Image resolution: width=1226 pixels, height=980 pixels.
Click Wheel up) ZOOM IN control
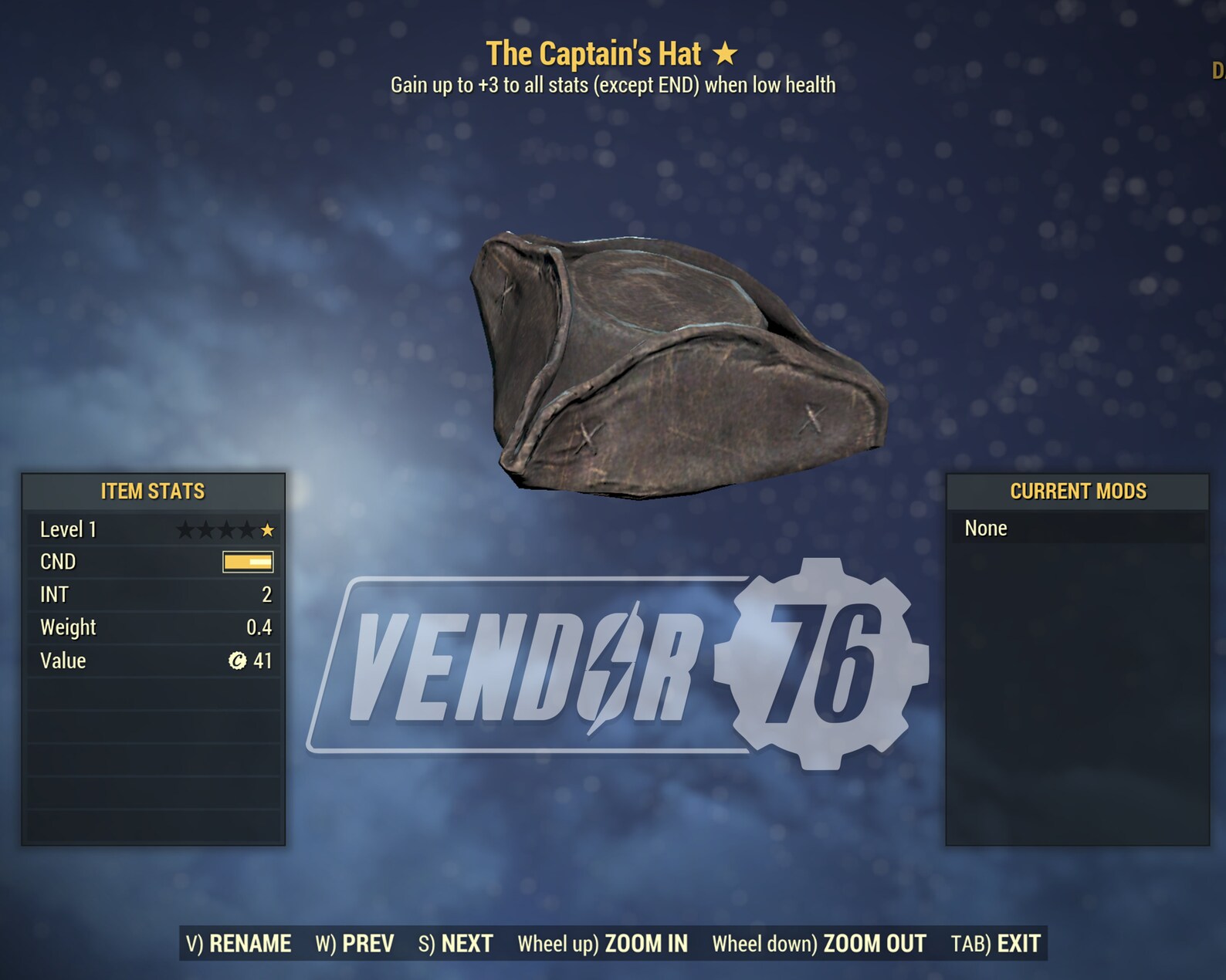pyautogui.click(x=605, y=943)
